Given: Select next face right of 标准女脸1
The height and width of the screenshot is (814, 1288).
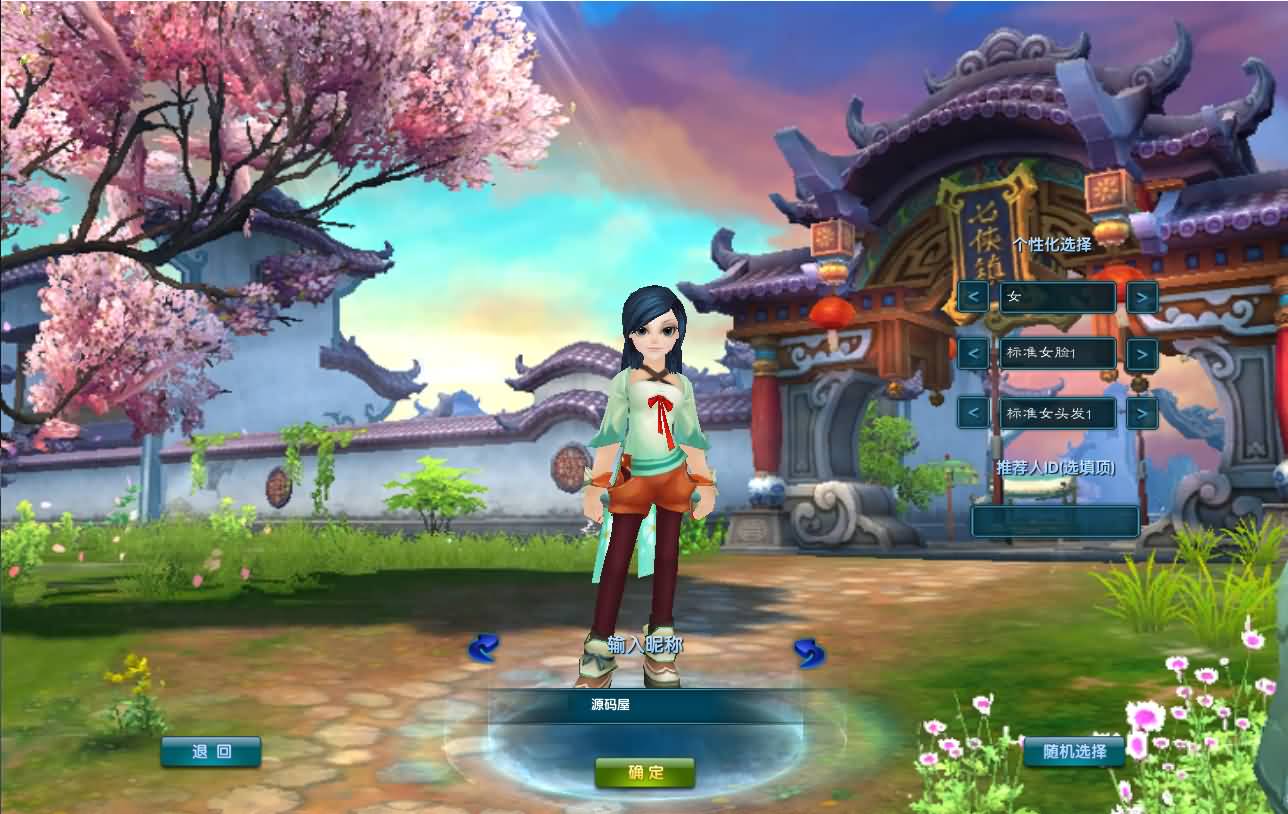Looking at the screenshot, I should tap(1142, 354).
